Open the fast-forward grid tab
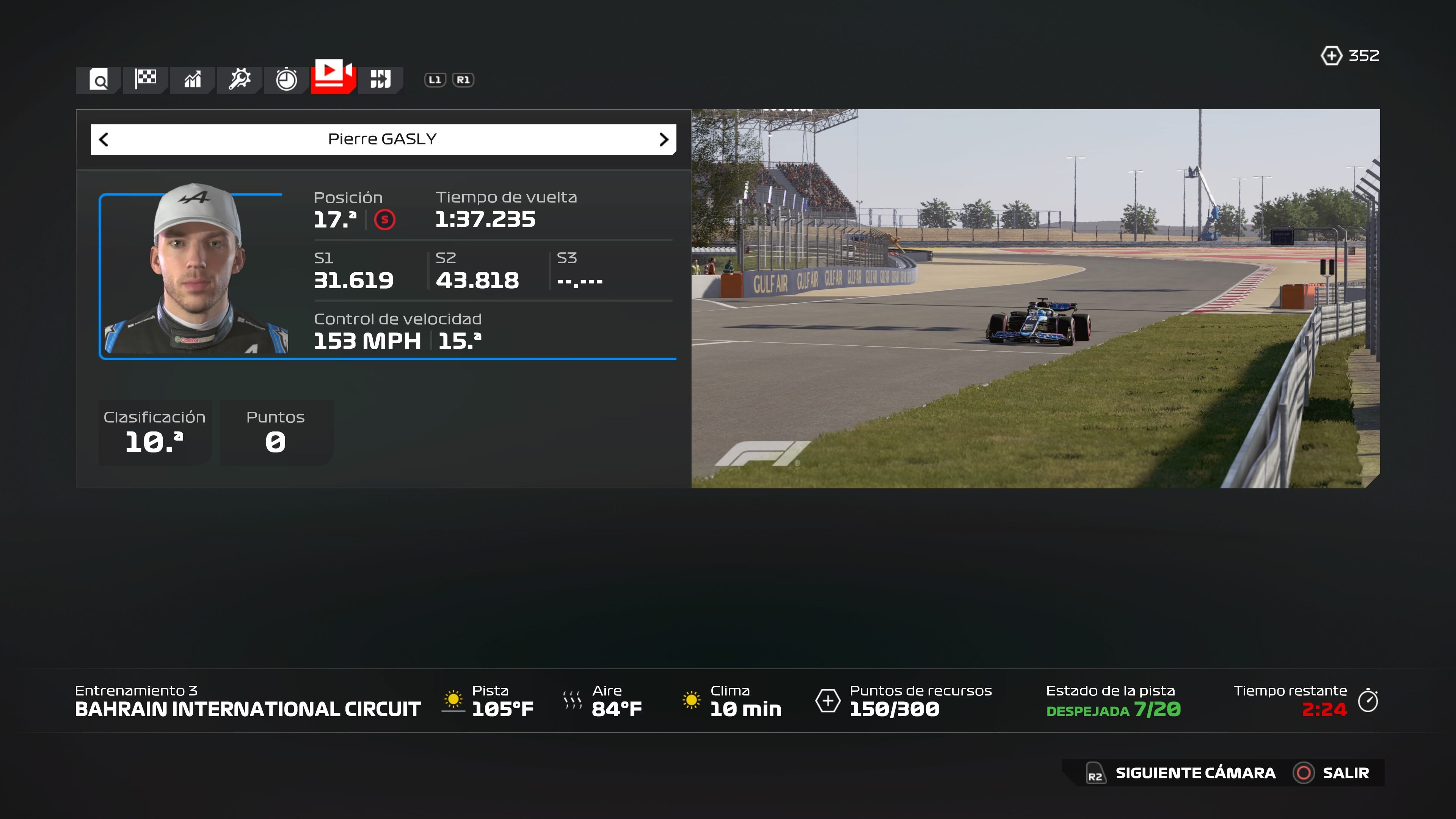 click(x=380, y=79)
